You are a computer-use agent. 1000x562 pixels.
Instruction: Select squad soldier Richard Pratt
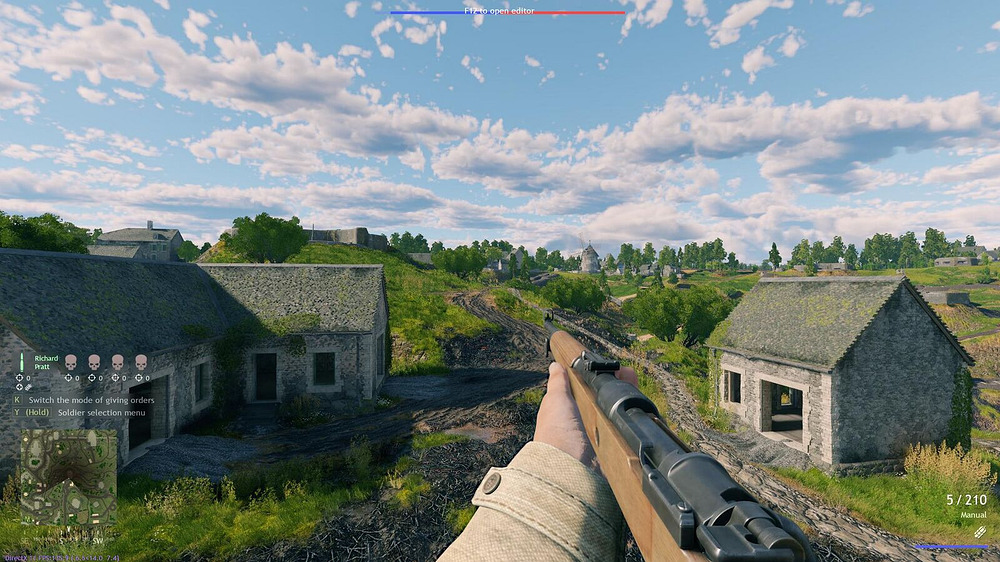click(x=46, y=362)
